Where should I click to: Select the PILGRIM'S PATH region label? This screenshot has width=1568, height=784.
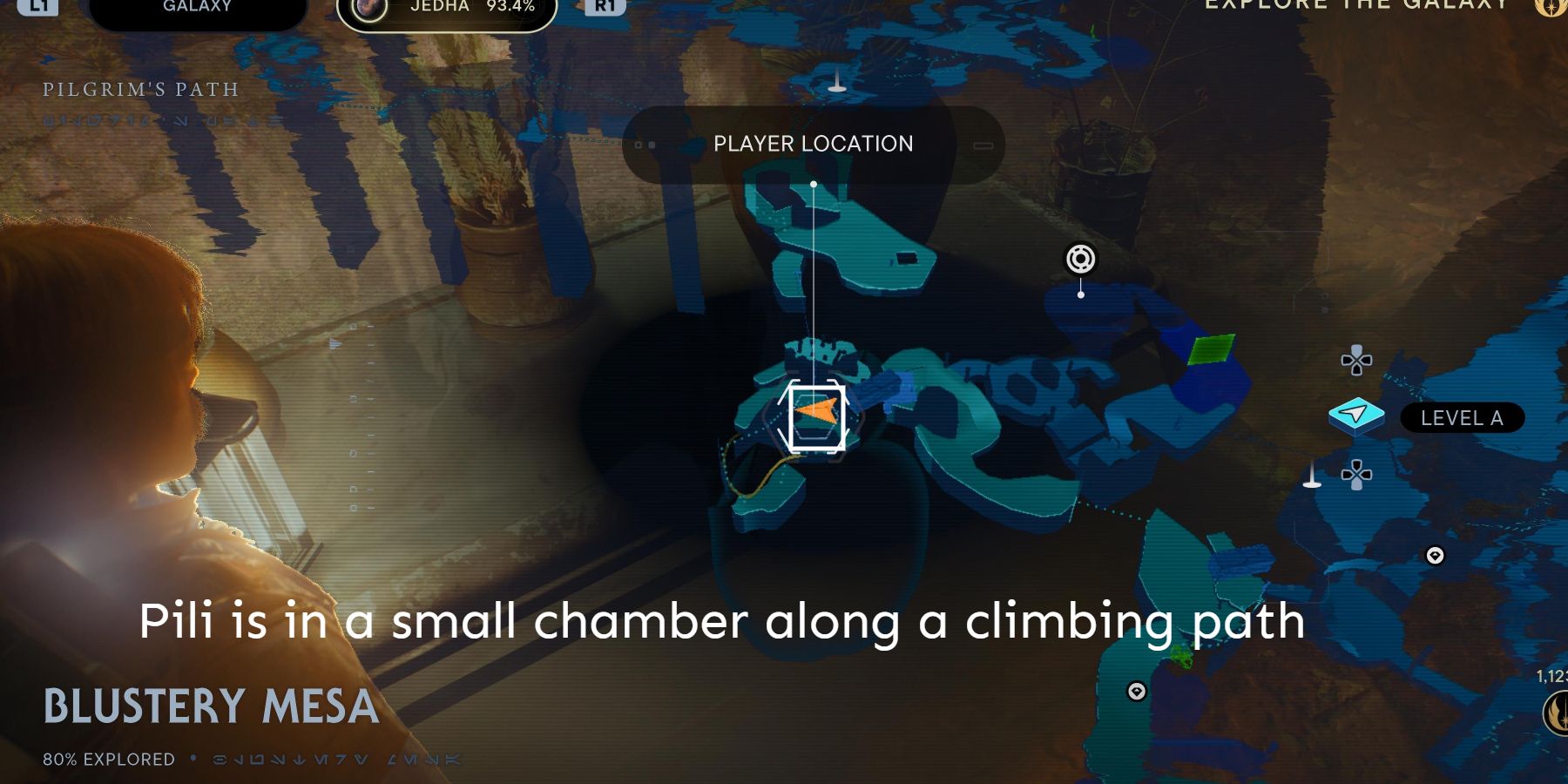pyautogui.click(x=139, y=90)
